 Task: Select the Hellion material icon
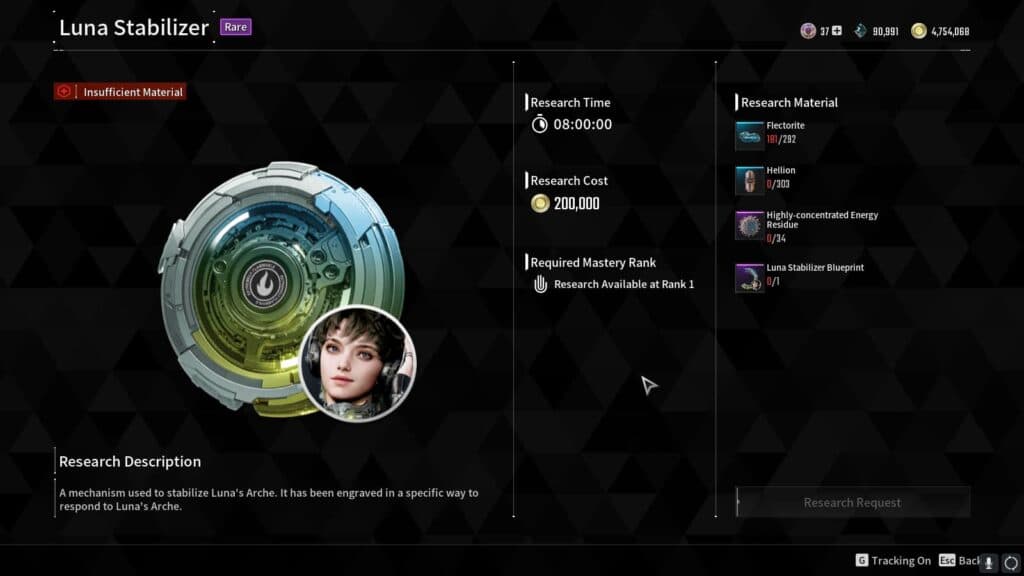(749, 180)
